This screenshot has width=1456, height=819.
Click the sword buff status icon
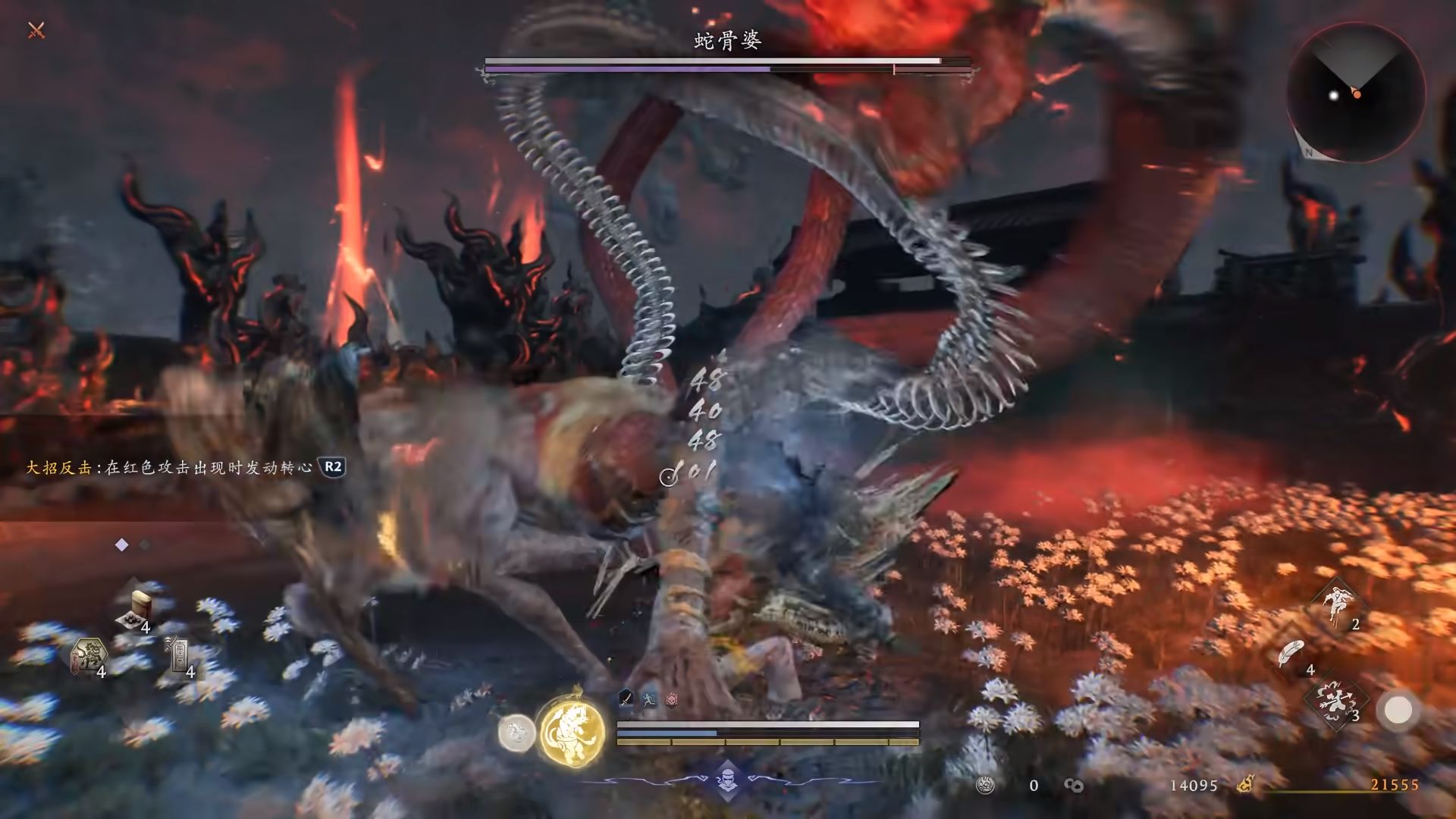point(626,698)
